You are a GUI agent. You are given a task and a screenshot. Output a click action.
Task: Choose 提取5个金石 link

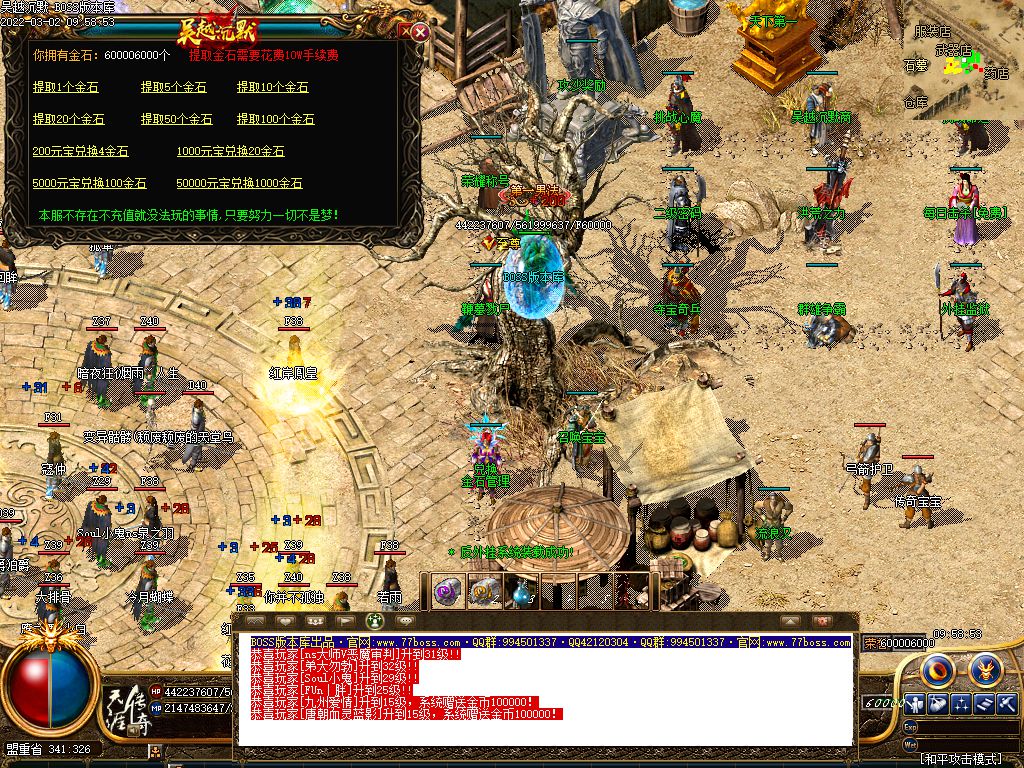[176, 87]
